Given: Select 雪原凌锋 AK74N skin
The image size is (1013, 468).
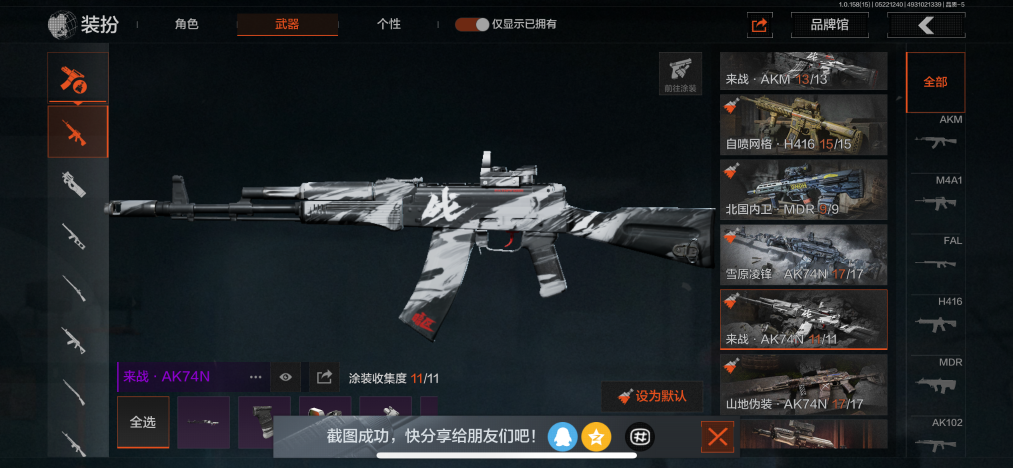Looking at the screenshot, I should point(804,254).
